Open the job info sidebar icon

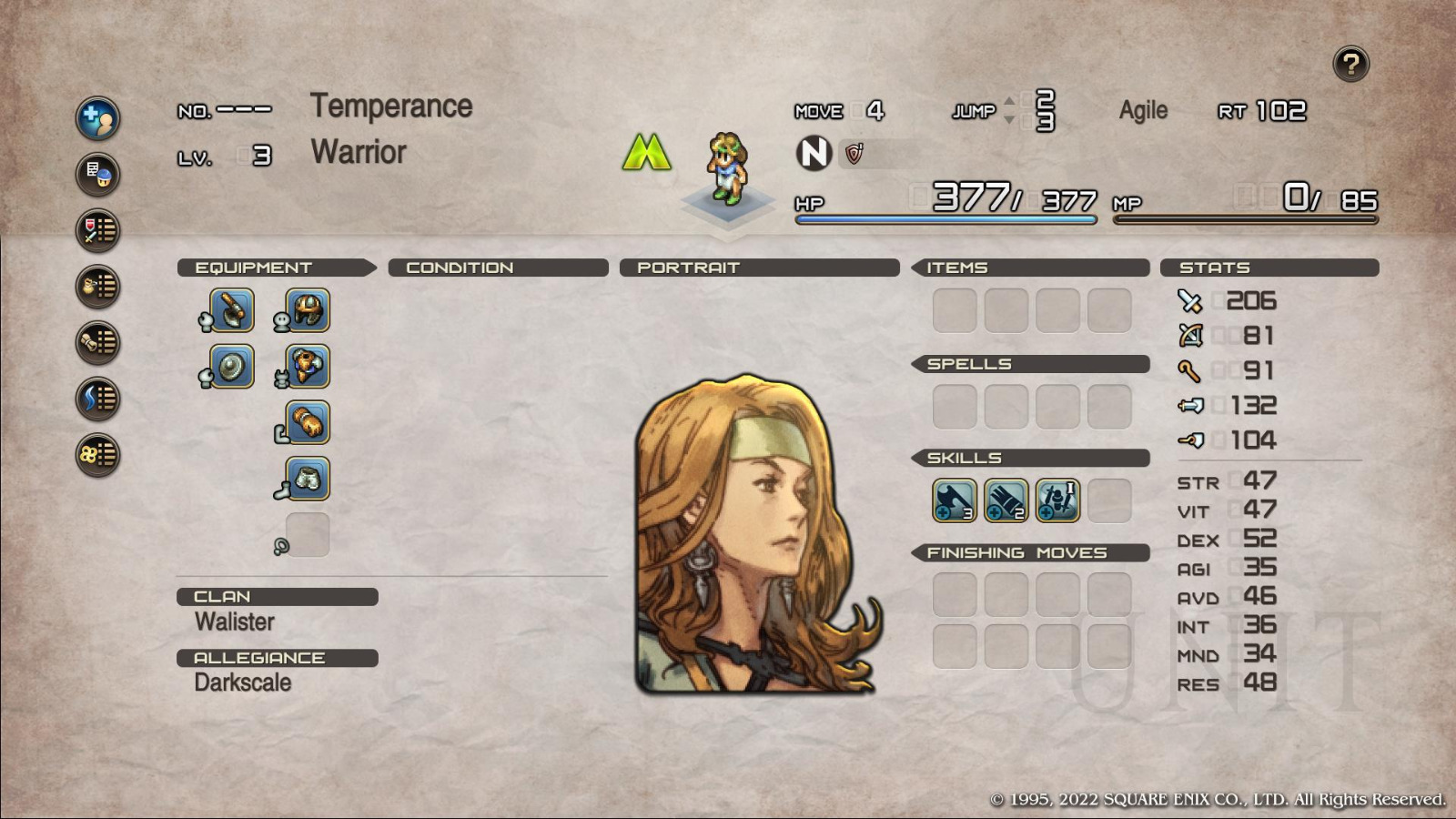click(x=97, y=175)
